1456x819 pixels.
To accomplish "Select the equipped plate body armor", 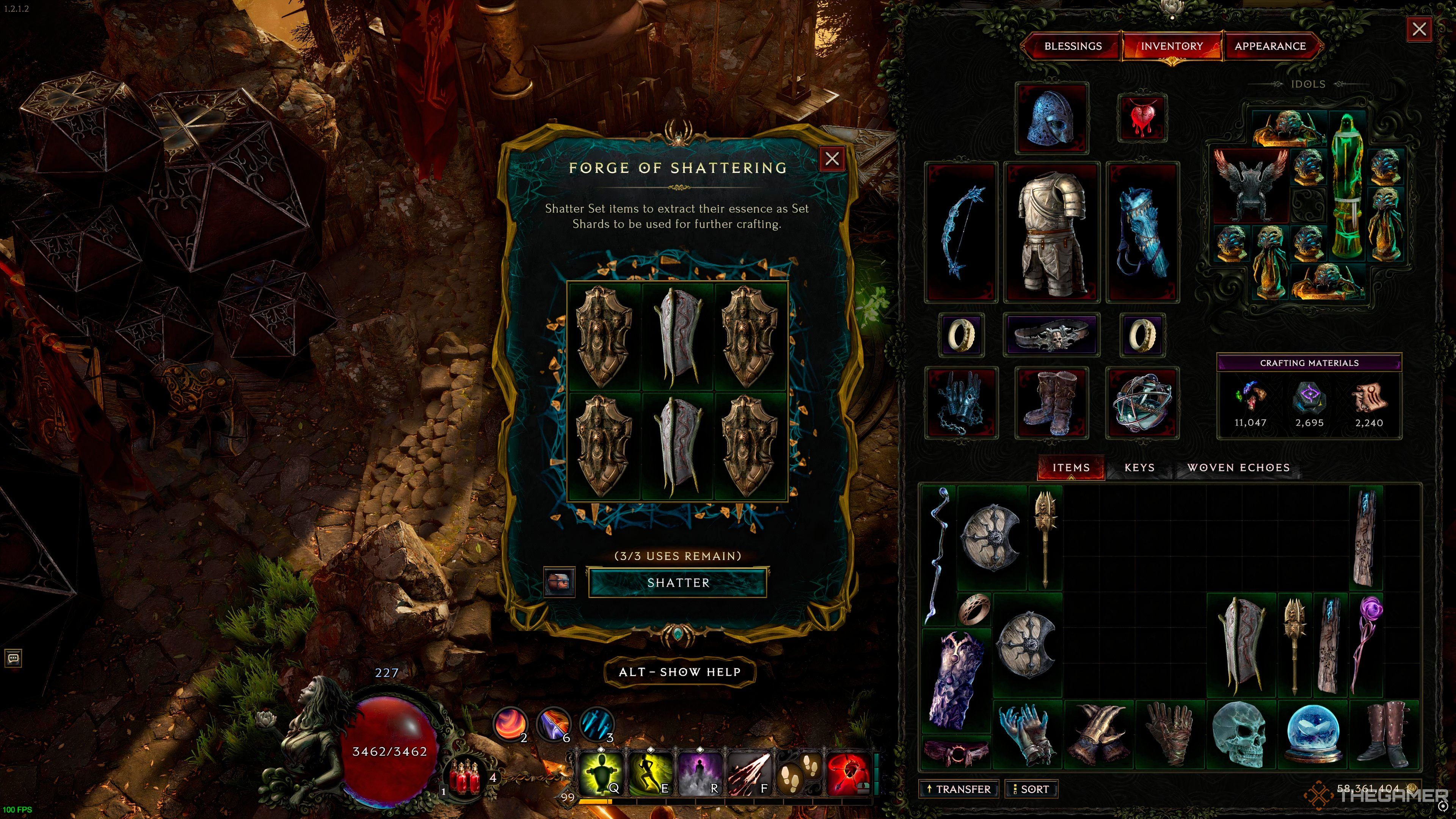I will 1051,232.
